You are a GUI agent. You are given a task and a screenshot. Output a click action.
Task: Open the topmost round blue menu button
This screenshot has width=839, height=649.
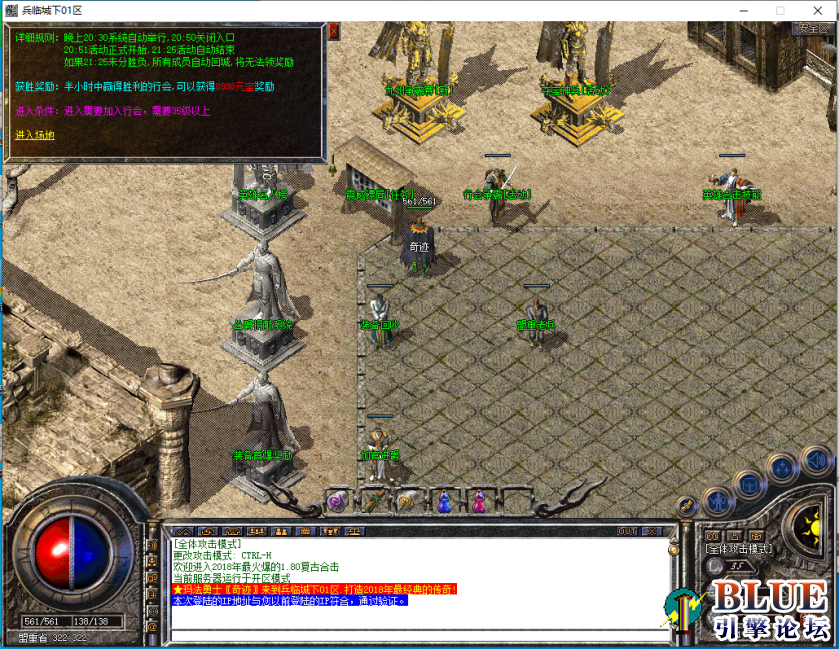818,461
